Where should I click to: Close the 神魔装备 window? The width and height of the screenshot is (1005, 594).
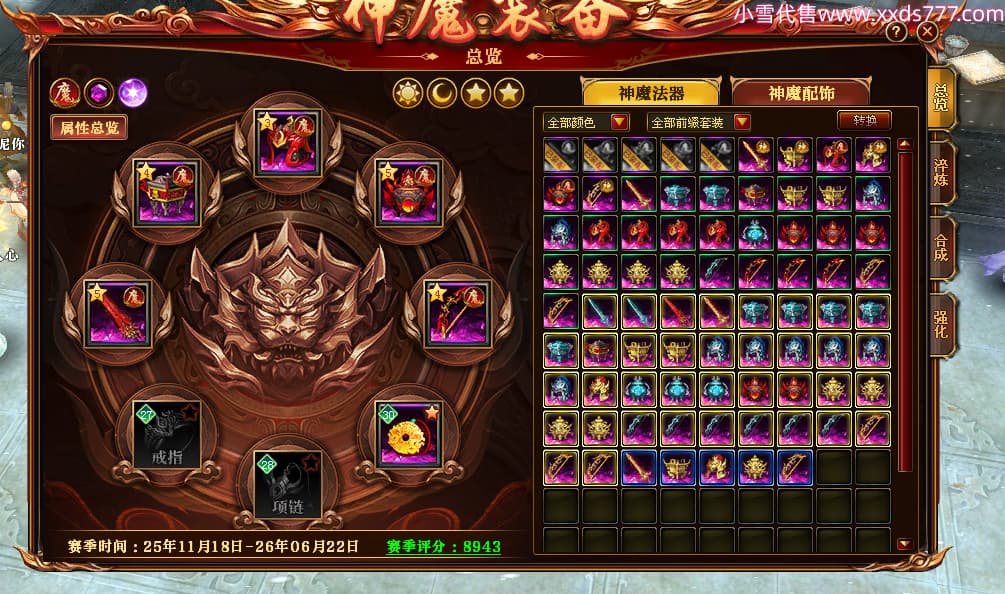tap(928, 32)
